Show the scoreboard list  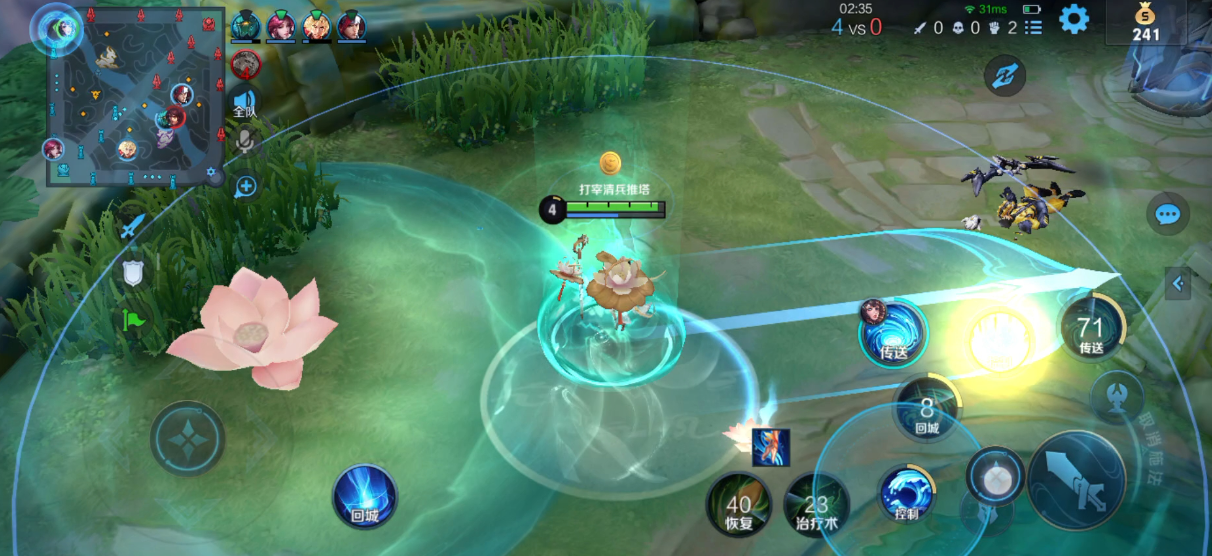pos(1033,28)
